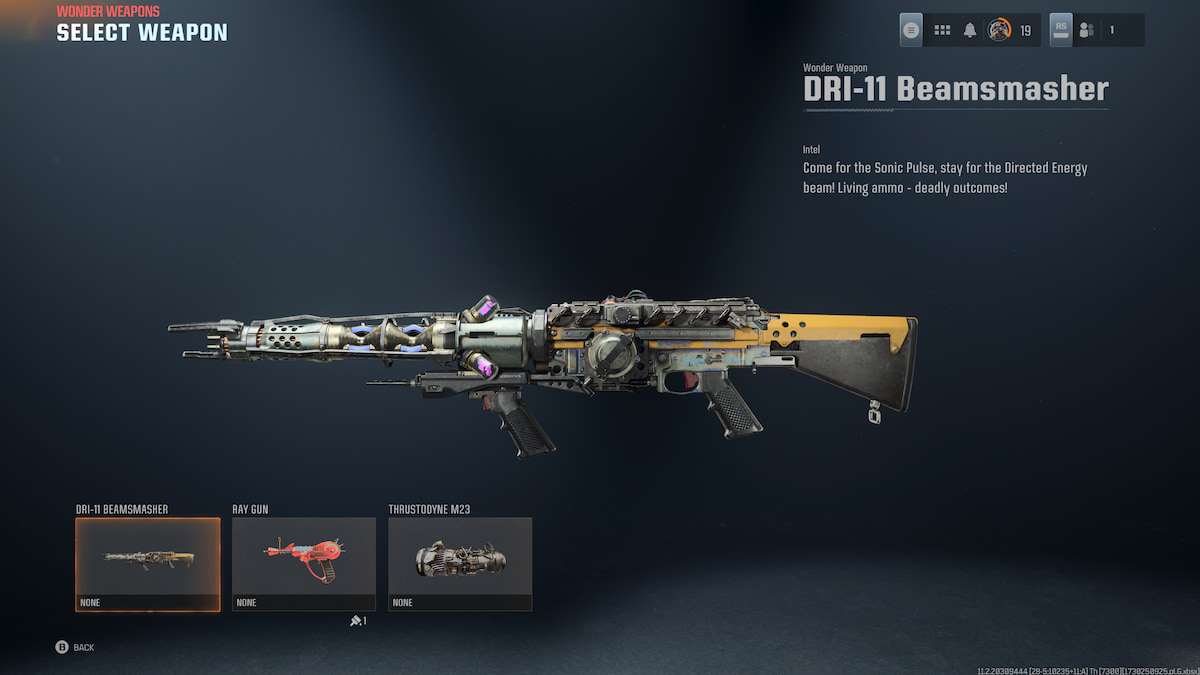Open the player profile avatar
Screen dimensions: 1200x675
999,30
